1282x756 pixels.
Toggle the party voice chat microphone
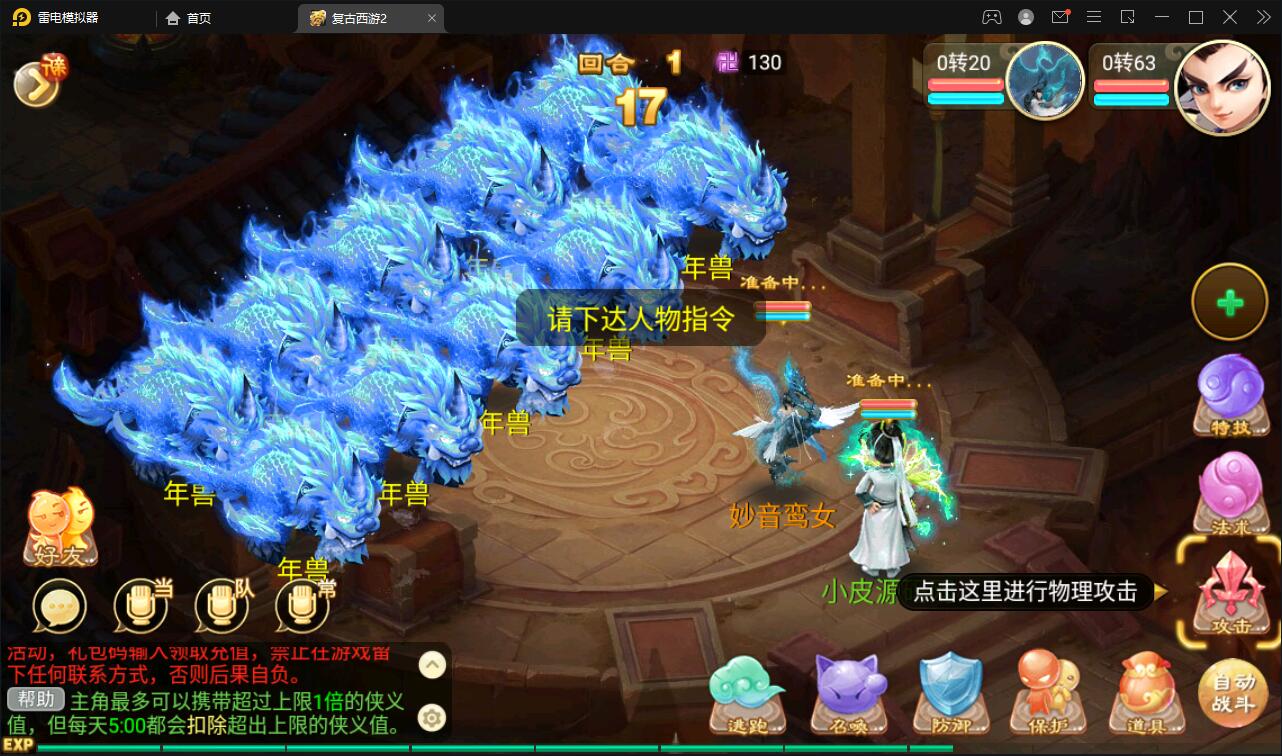coord(222,607)
